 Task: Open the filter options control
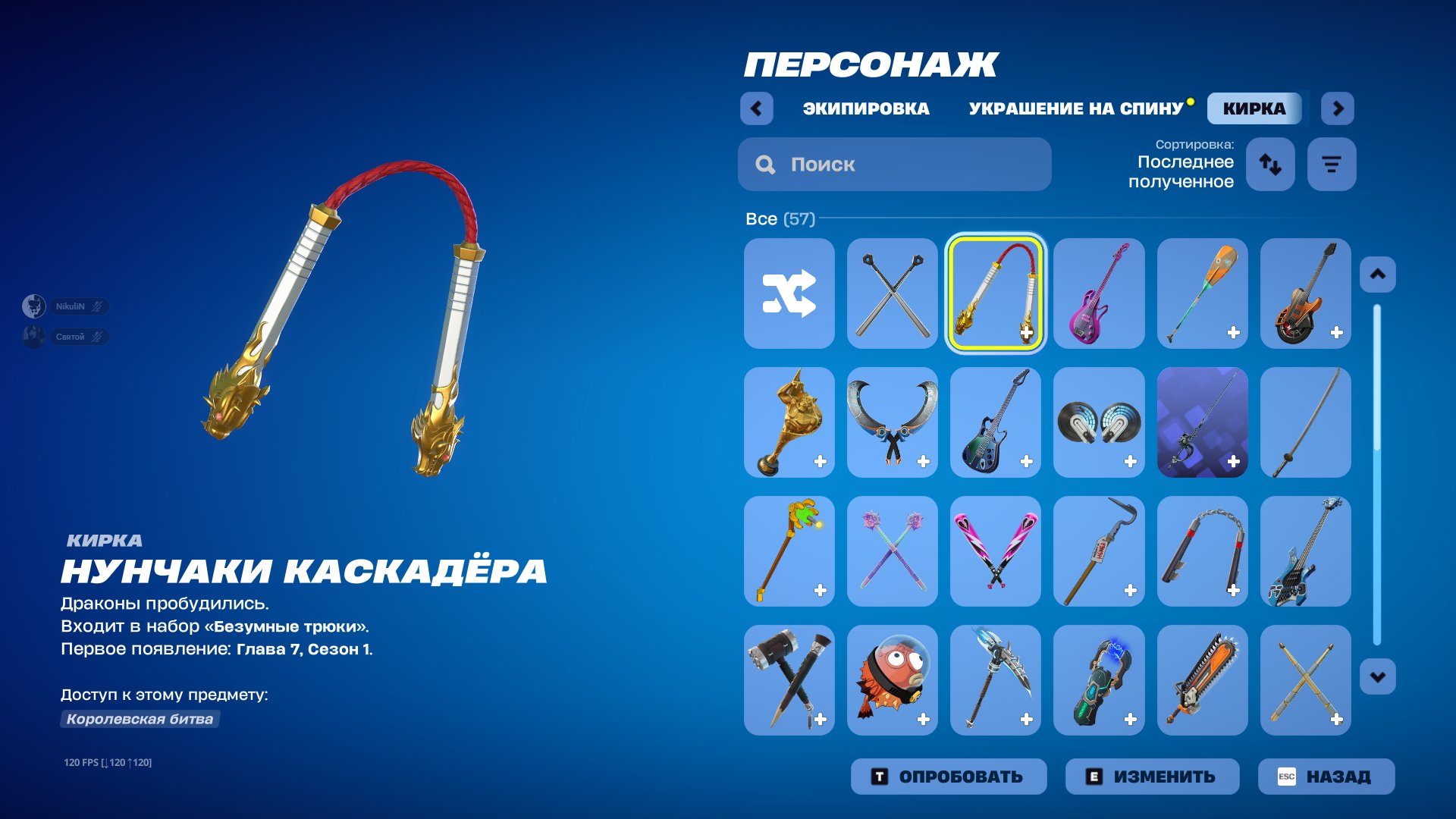pyautogui.click(x=1331, y=164)
